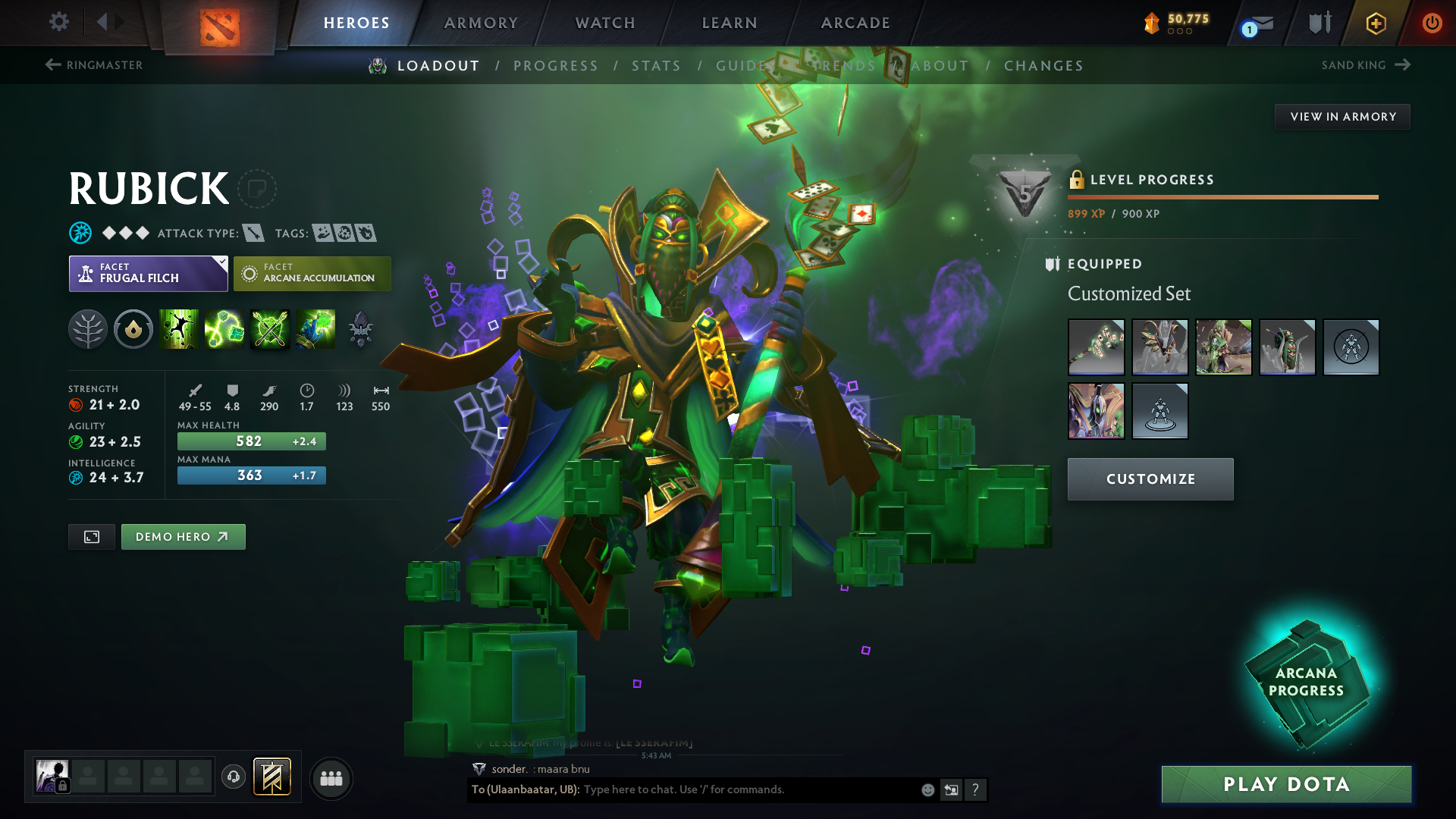Switch to the Arcane Accumulation facet

point(312,273)
